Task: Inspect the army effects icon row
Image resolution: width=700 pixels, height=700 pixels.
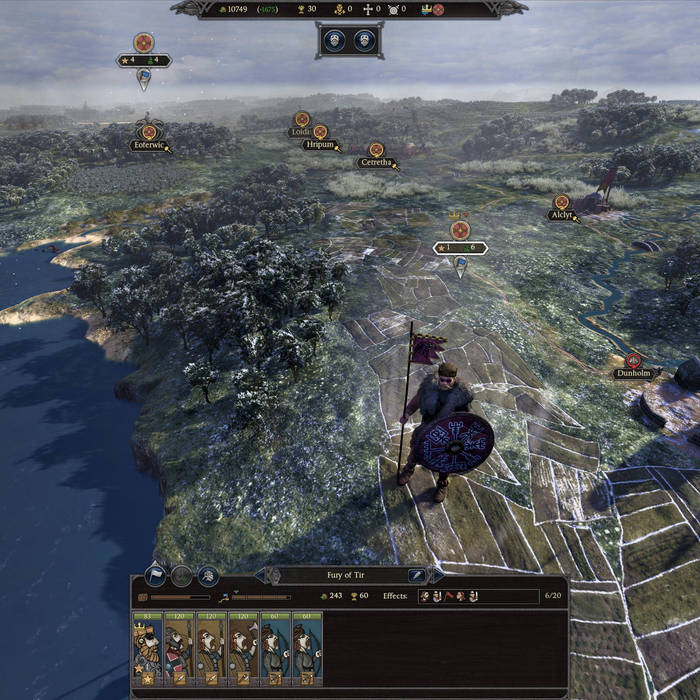Action: click(447, 597)
